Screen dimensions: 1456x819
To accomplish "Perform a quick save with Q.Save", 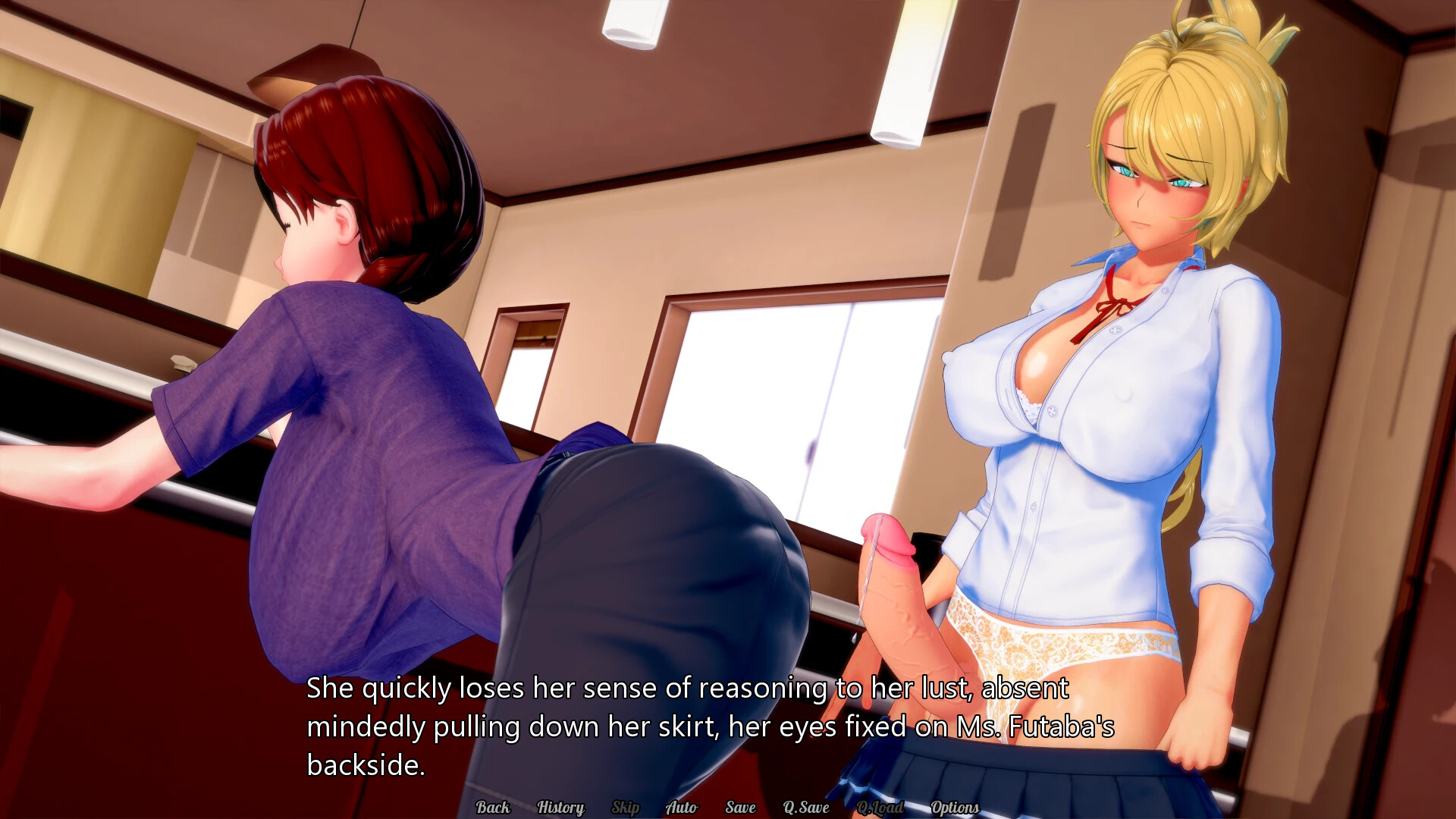I will click(x=808, y=808).
